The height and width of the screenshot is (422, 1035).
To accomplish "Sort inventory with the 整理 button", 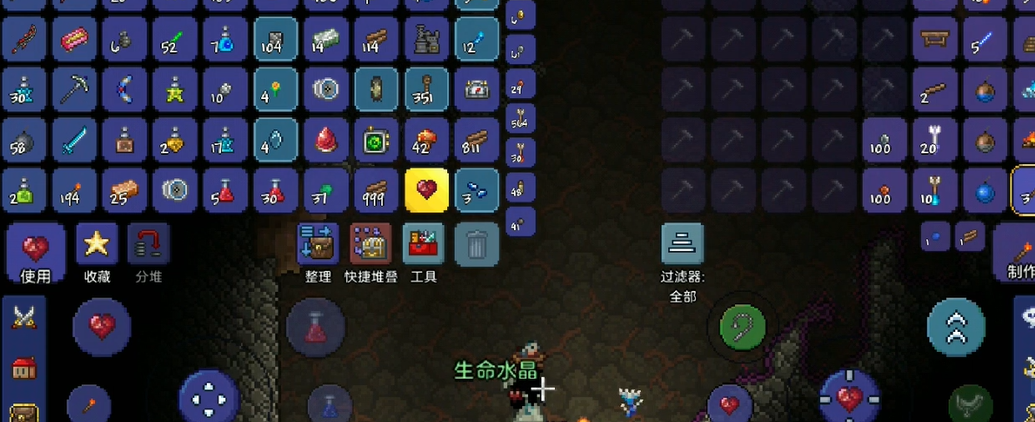I will tap(318, 252).
